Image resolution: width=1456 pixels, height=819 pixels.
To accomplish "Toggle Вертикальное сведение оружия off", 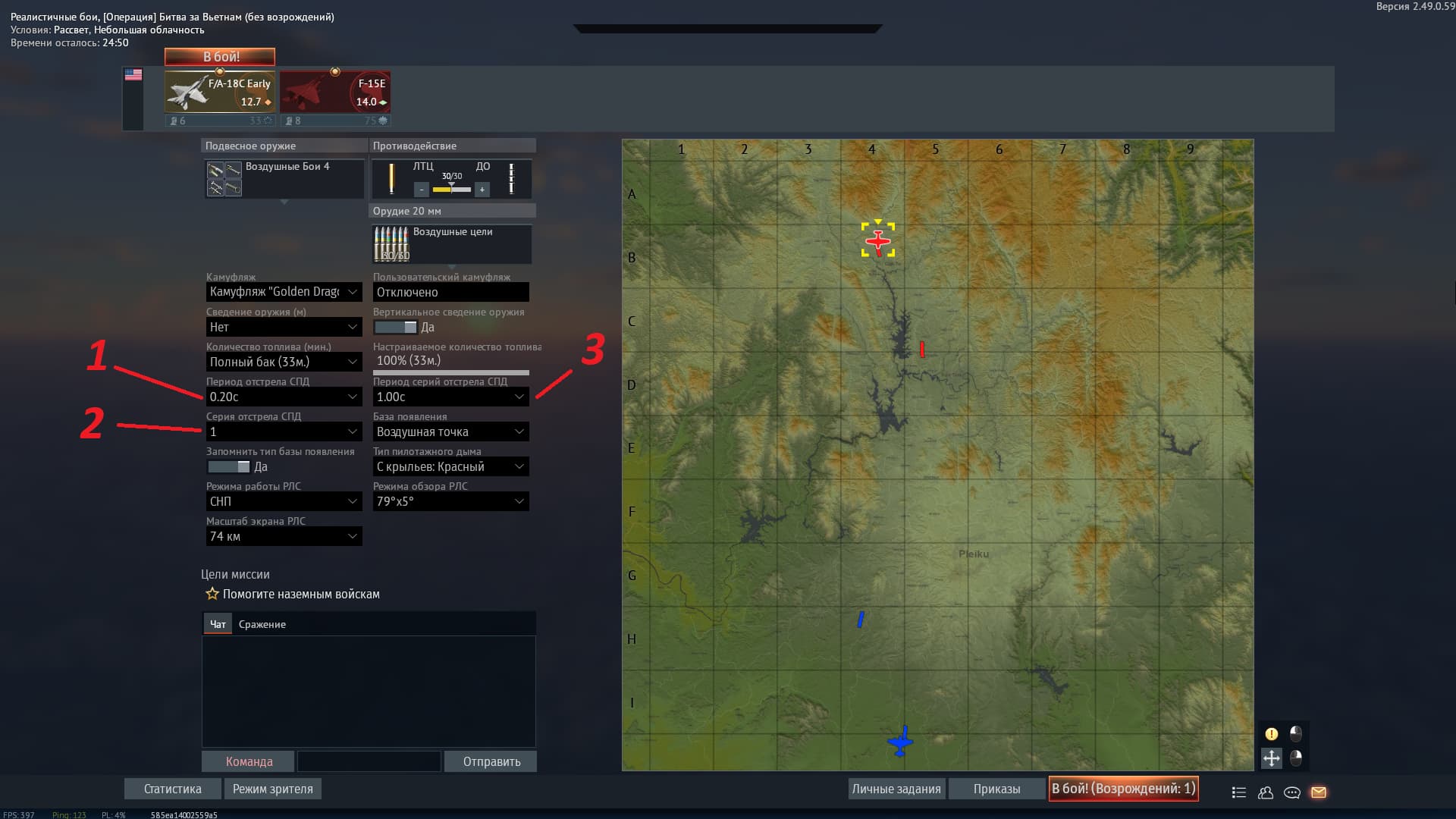I will pyautogui.click(x=394, y=327).
